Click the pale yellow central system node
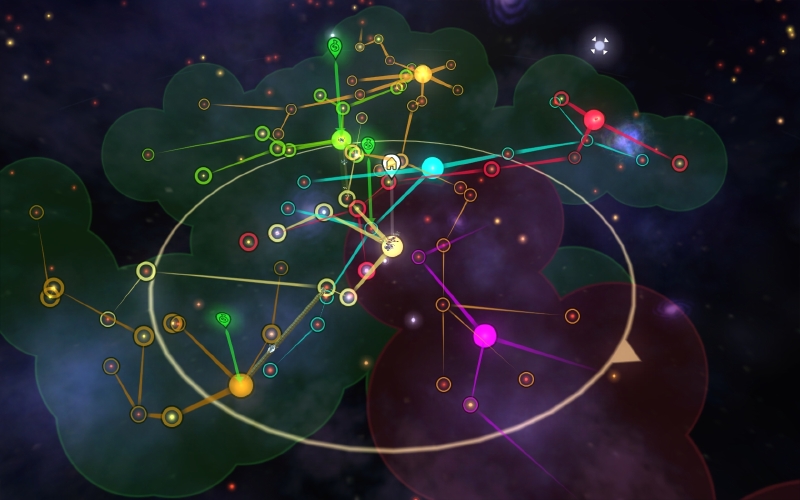The height and width of the screenshot is (500, 800). [393, 246]
